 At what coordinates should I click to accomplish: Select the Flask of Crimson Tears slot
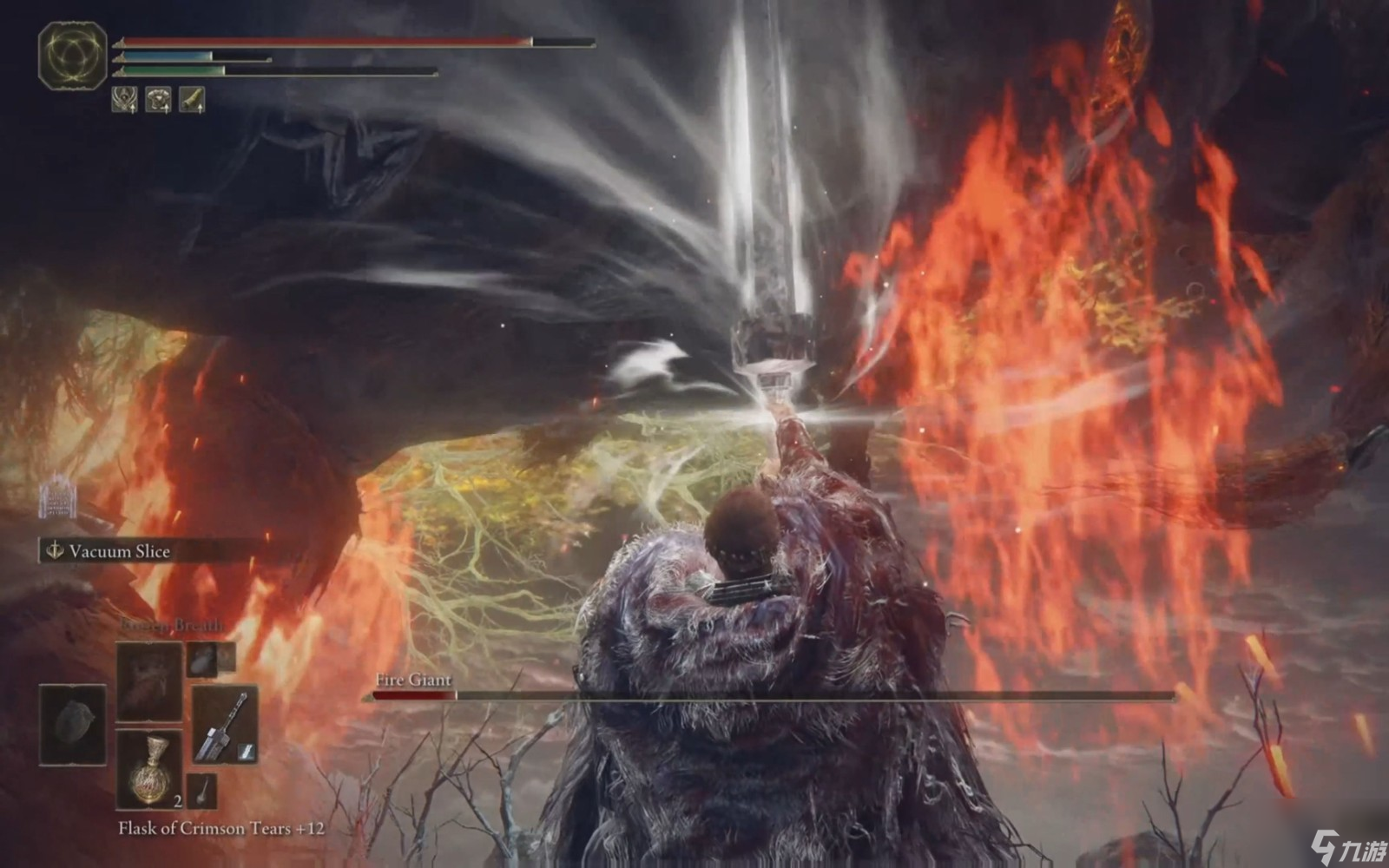point(149,770)
